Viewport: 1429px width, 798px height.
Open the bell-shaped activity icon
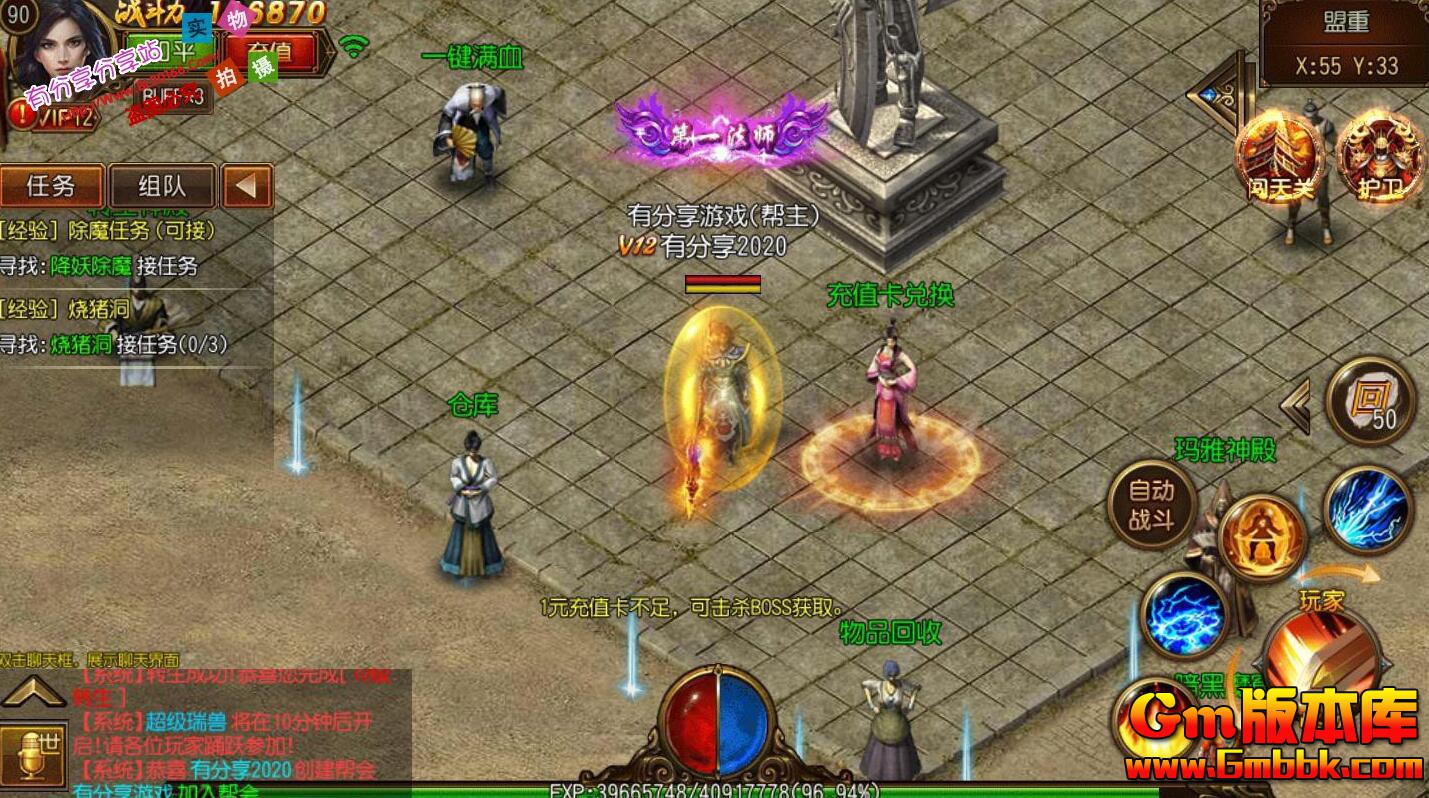1260,535
